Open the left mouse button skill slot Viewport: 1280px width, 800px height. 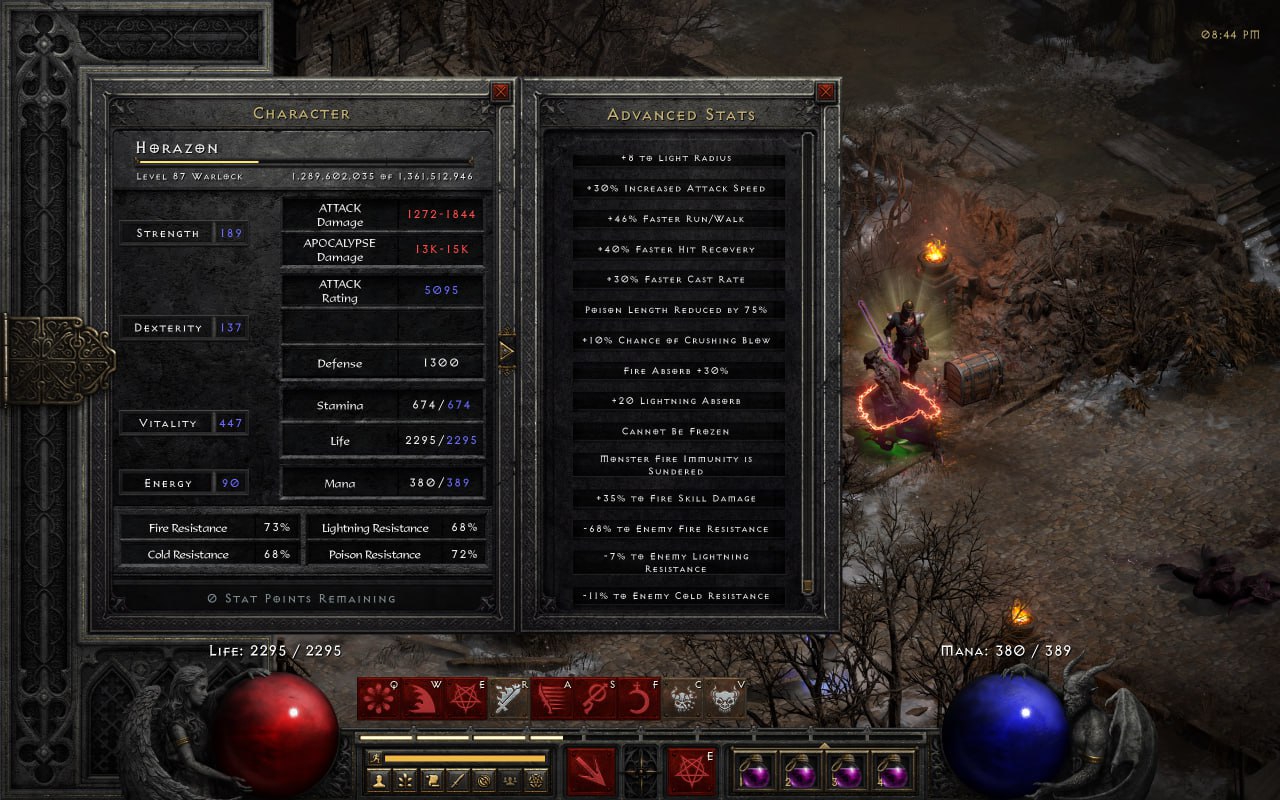coord(592,772)
